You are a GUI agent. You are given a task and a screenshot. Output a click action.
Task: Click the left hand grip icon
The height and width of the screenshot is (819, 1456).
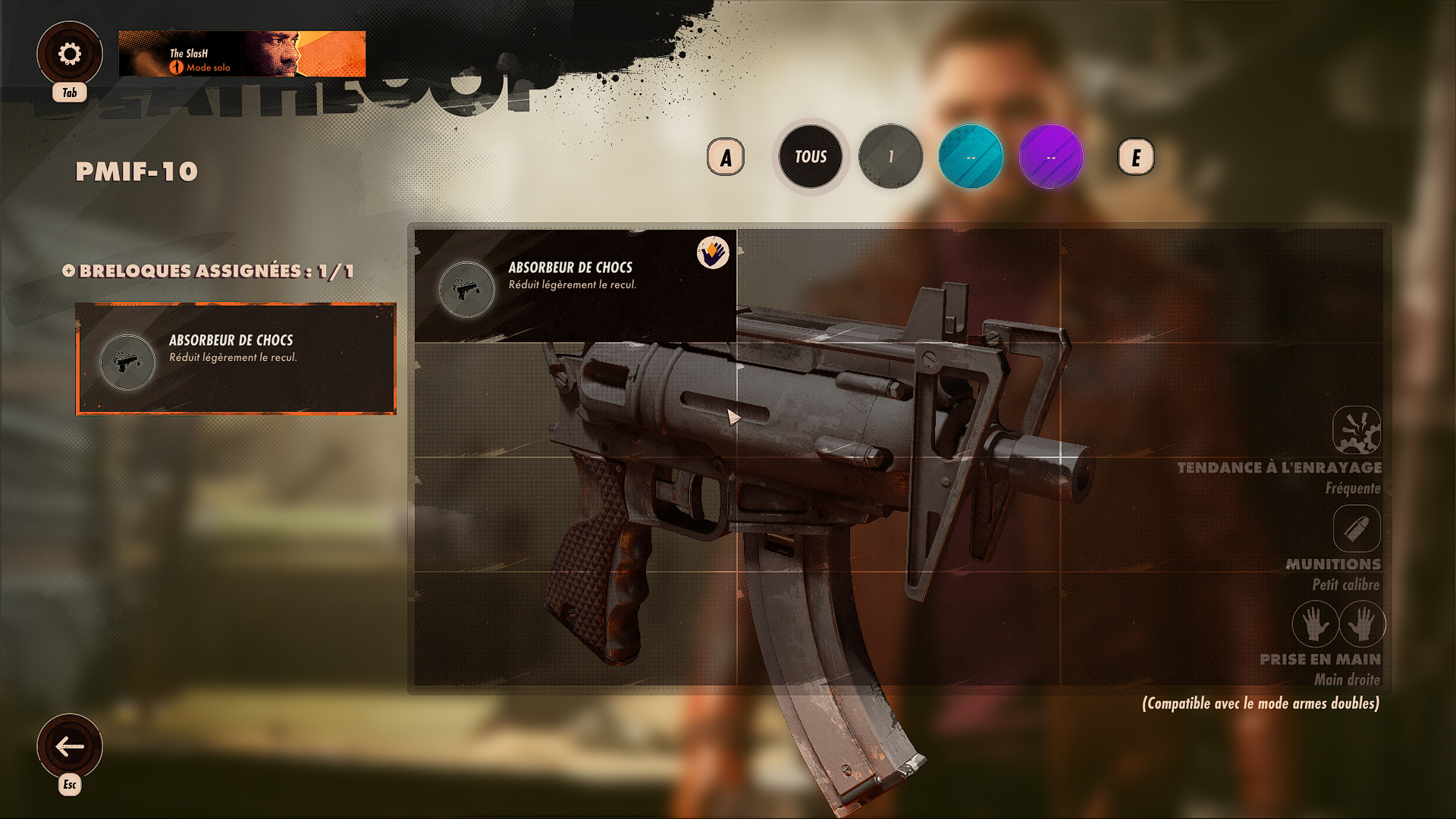pyautogui.click(x=1314, y=625)
